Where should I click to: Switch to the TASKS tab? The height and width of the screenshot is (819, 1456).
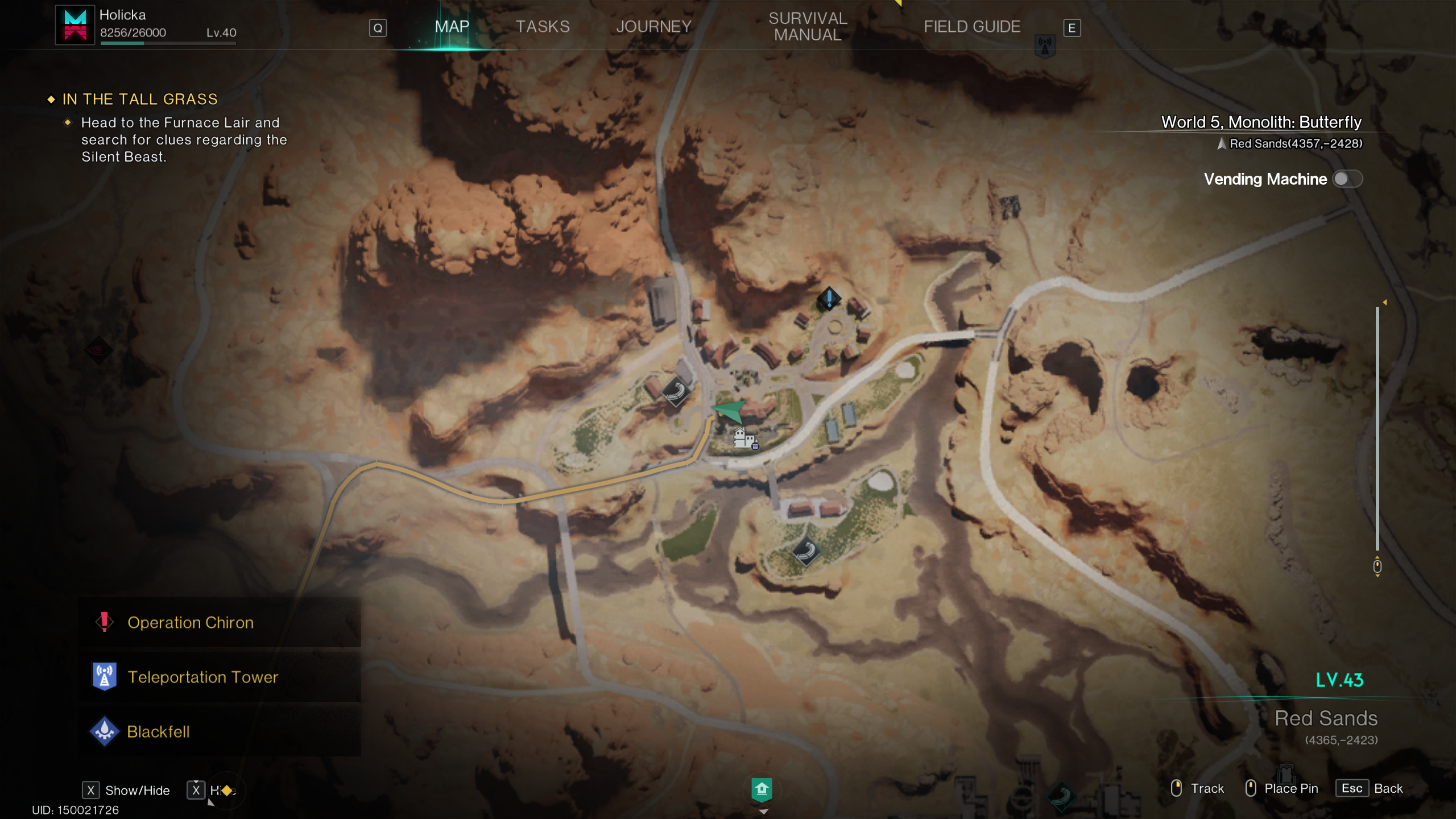point(543,26)
